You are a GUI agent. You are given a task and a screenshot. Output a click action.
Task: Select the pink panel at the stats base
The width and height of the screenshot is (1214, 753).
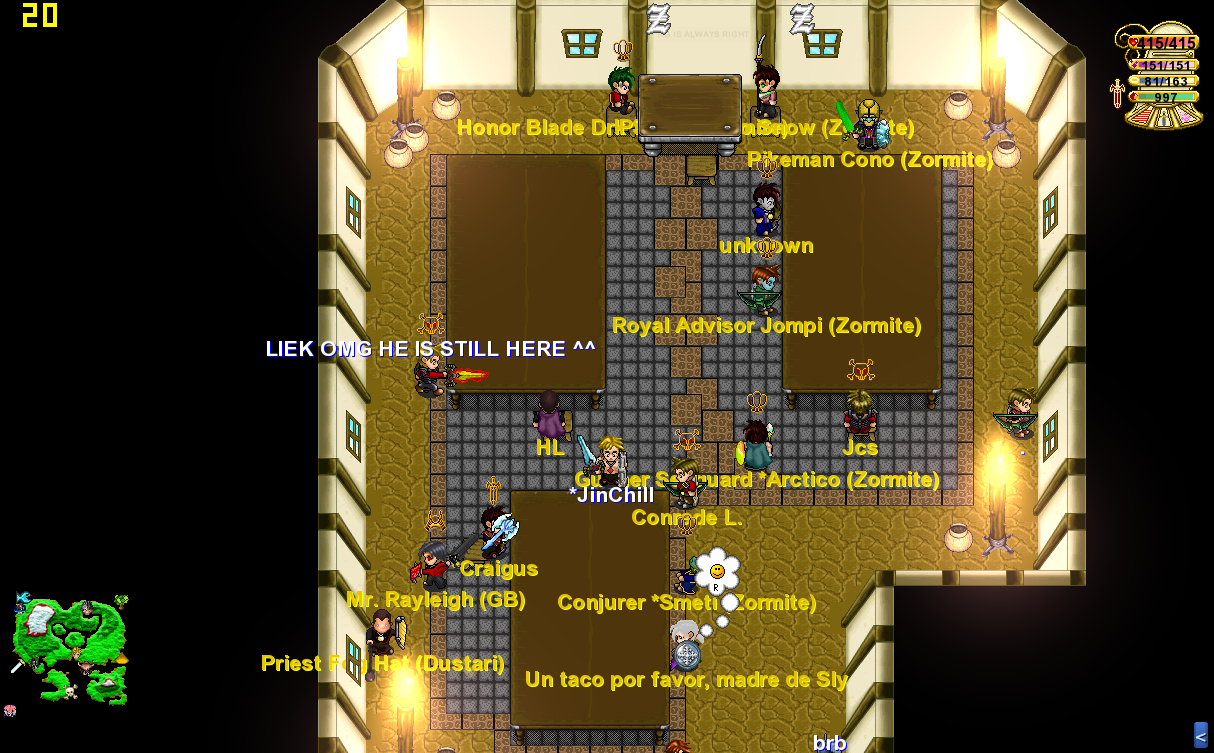1186,115
